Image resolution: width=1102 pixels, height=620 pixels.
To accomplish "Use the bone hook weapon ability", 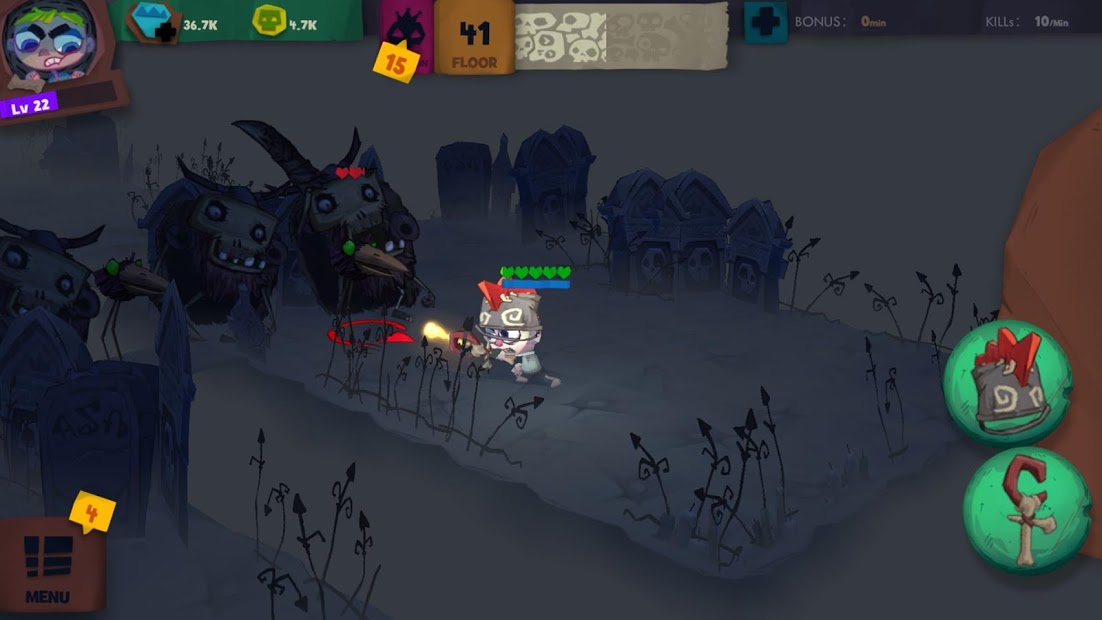I will [1026, 510].
